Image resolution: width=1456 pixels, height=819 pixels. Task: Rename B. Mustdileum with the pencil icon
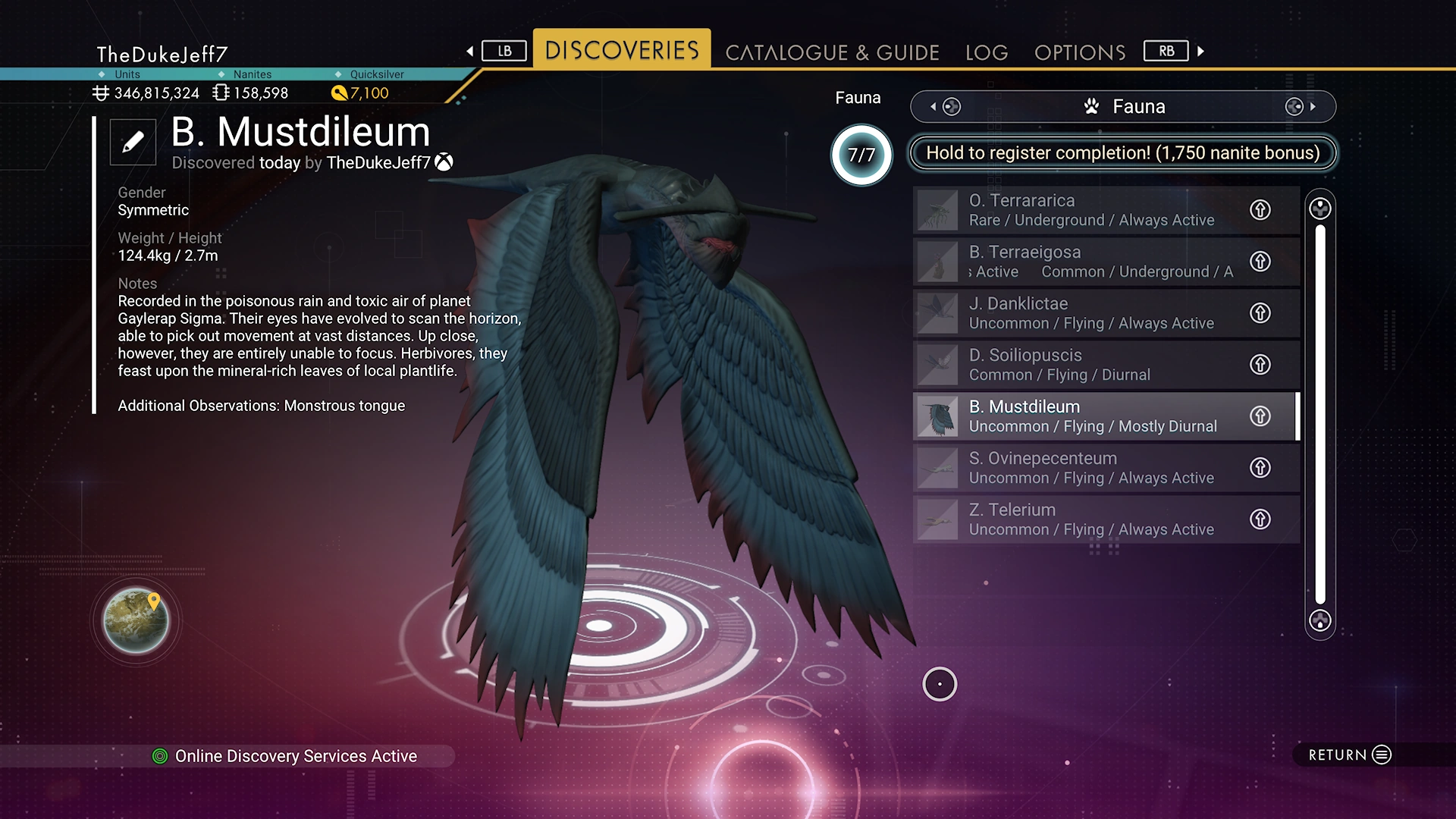pyautogui.click(x=133, y=142)
